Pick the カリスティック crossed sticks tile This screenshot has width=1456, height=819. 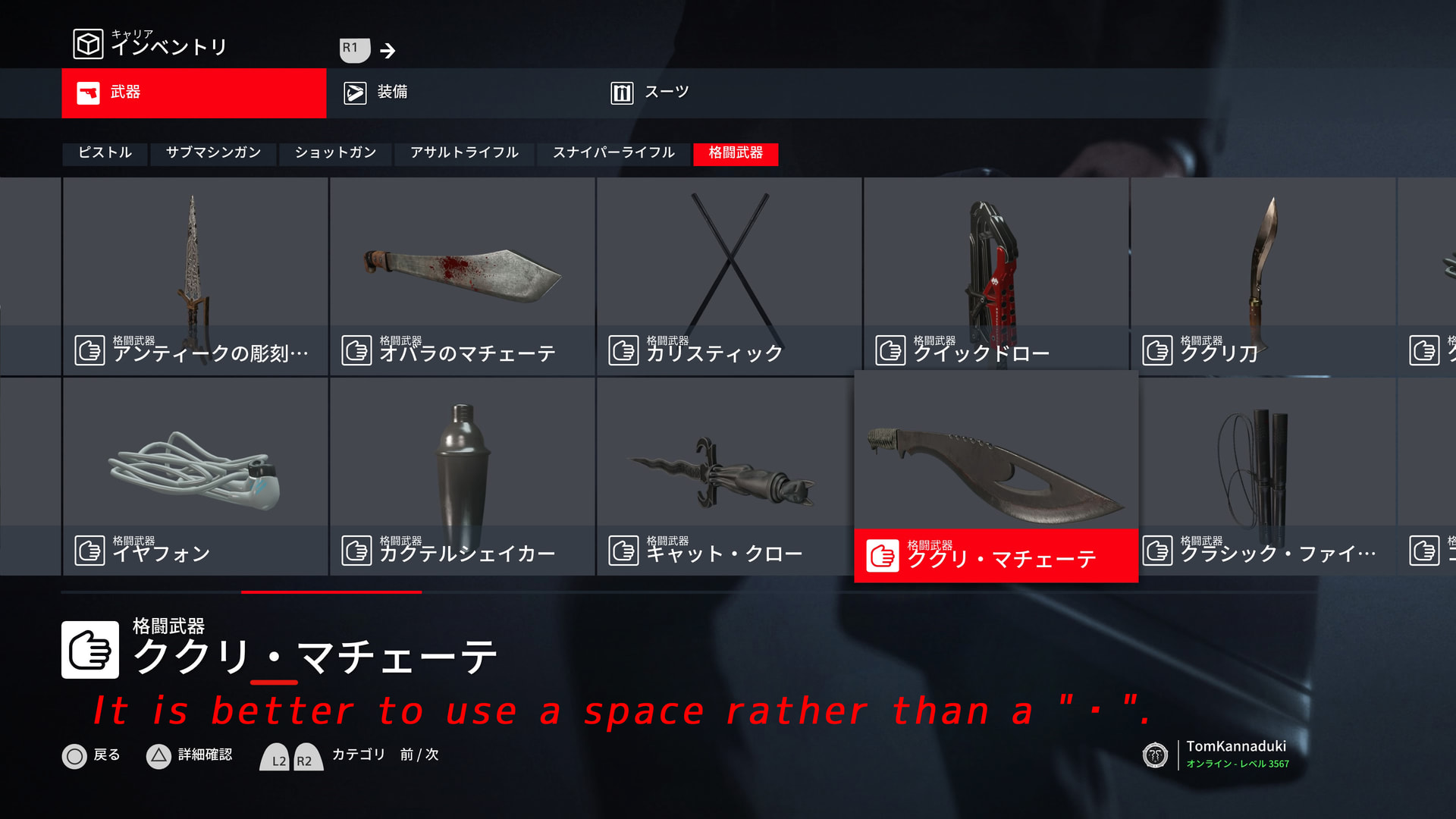click(730, 277)
